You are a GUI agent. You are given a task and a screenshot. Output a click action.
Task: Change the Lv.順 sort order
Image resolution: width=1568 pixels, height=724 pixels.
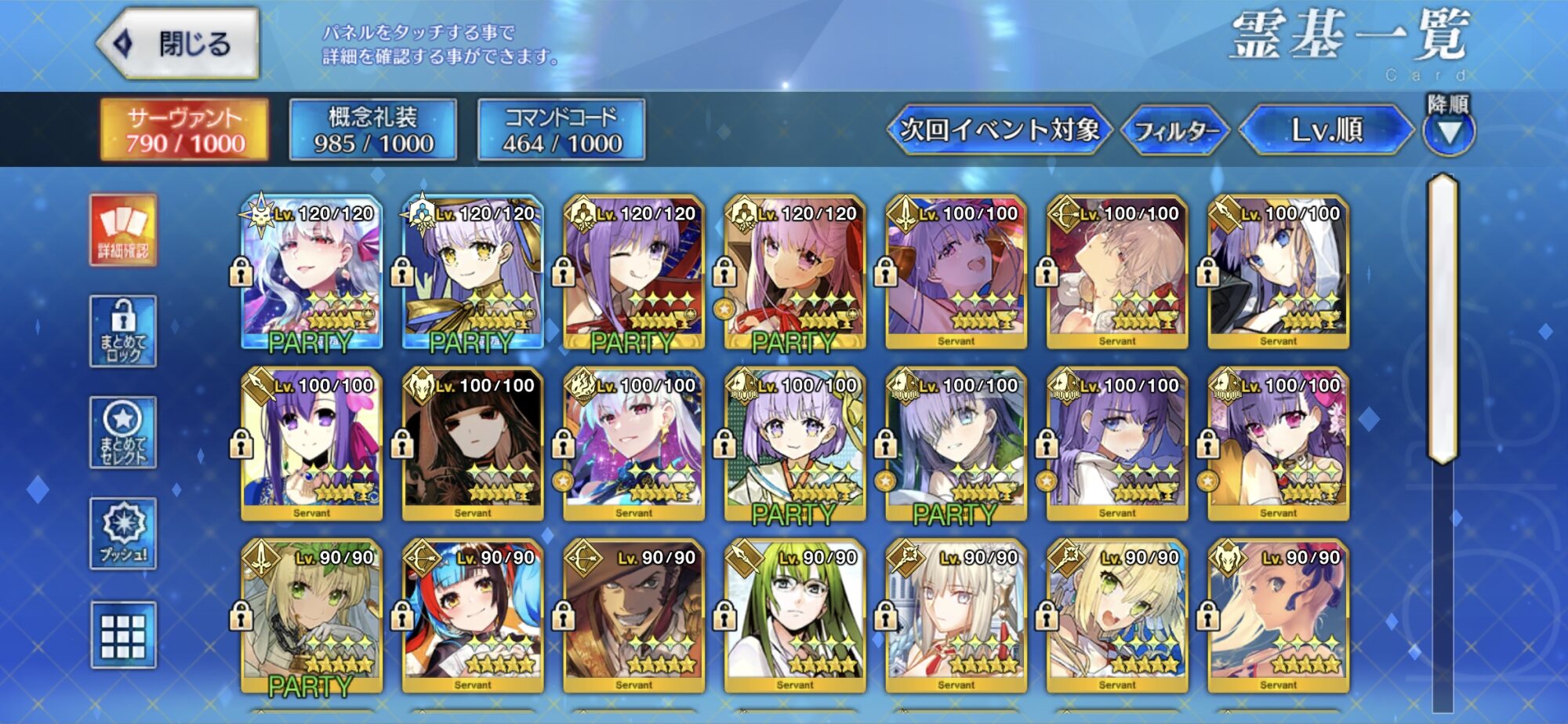click(x=1327, y=130)
